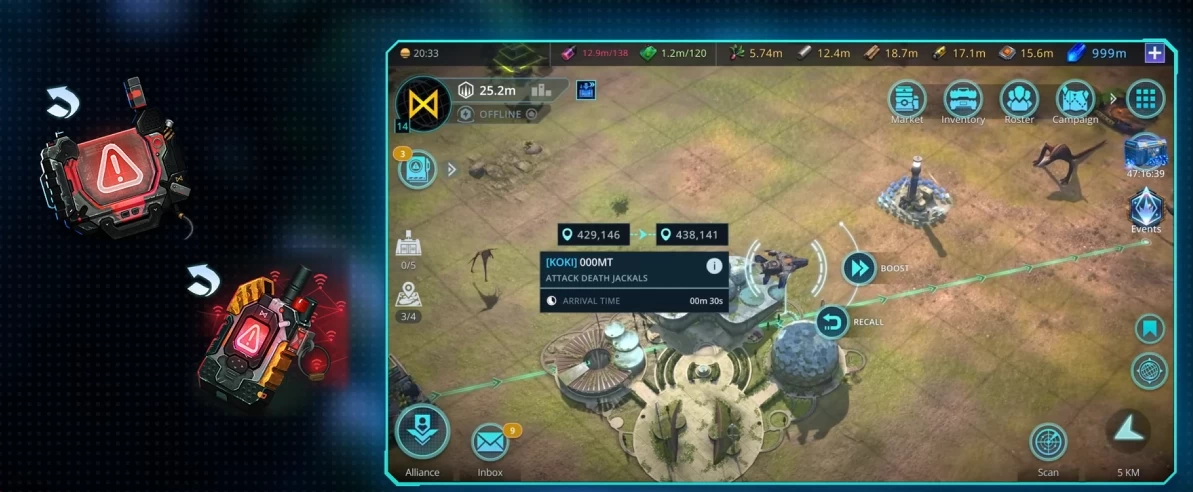The image size is (1193, 492).
Task: Open the Inventory
Action: [963, 99]
